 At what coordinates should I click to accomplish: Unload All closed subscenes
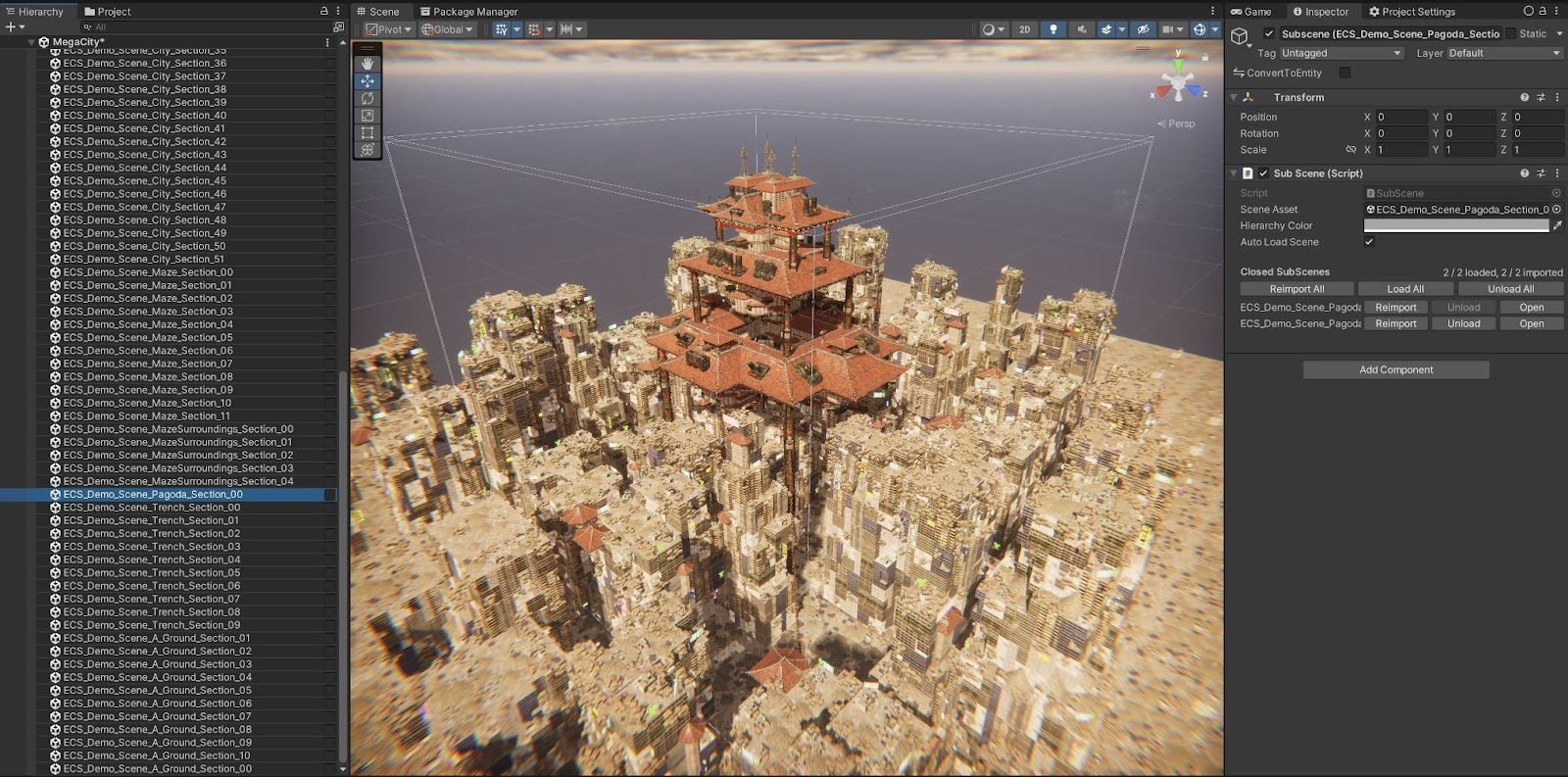(x=1510, y=289)
